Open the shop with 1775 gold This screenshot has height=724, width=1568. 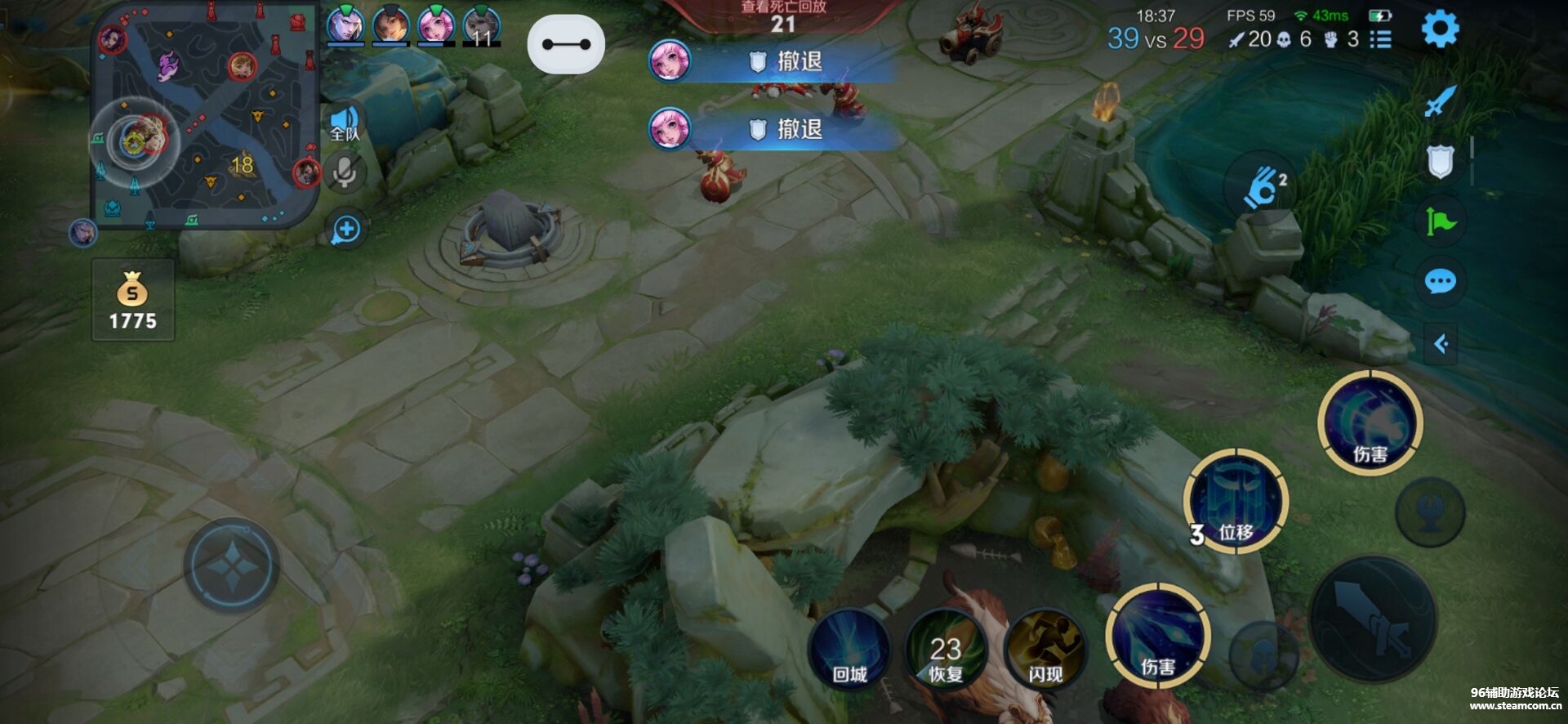(x=132, y=301)
